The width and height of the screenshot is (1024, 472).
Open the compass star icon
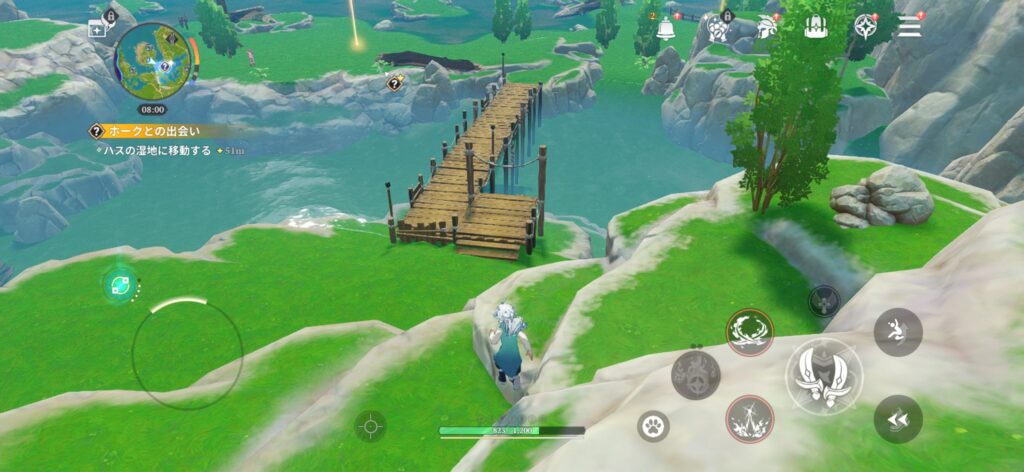(x=865, y=27)
